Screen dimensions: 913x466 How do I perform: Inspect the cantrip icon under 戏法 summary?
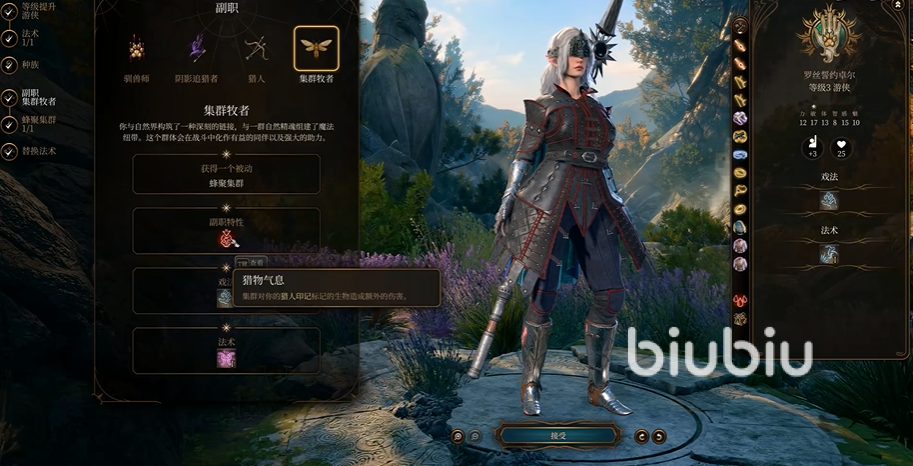pos(828,201)
